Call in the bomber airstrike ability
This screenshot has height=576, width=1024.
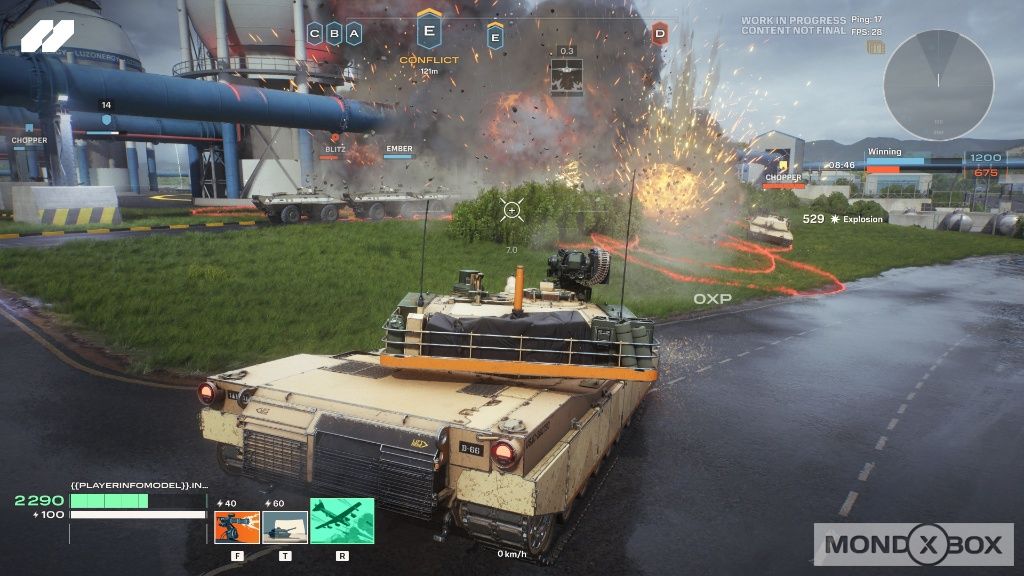[342, 521]
